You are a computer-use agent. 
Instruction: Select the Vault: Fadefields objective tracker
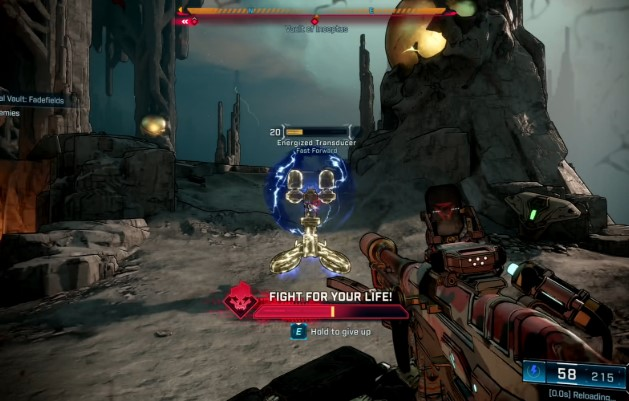[29, 99]
